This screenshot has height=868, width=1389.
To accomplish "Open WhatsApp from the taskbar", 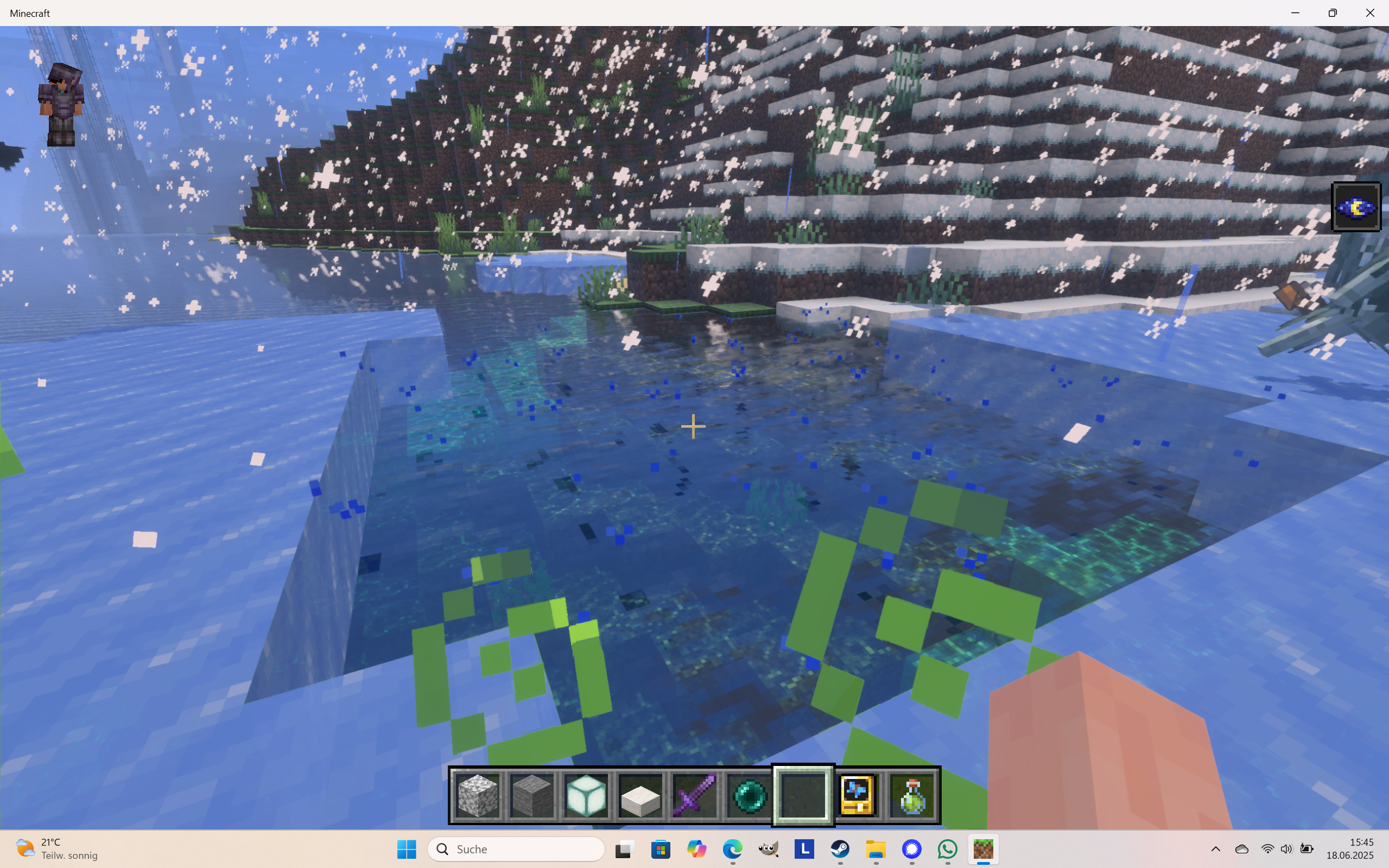I will (947, 850).
